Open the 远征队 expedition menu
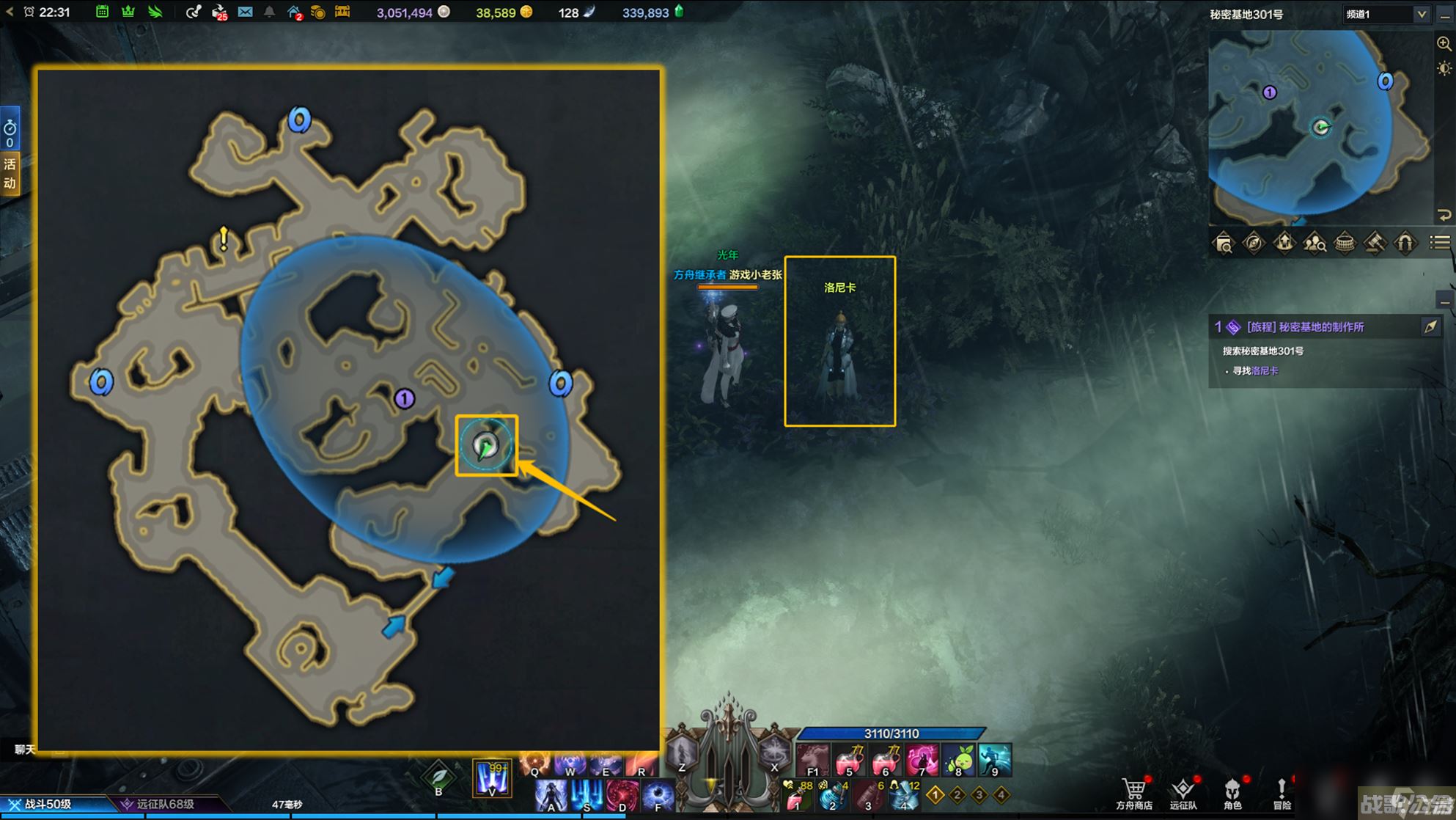Image resolution: width=1456 pixels, height=820 pixels. click(x=1183, y=794)
